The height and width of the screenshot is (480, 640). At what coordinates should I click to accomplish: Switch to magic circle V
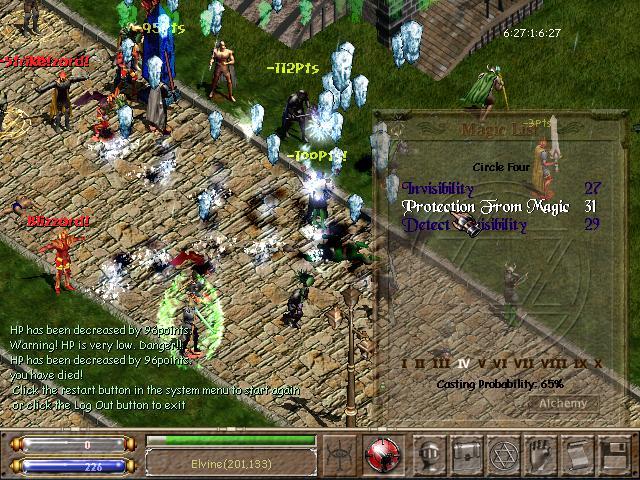tap(481, 364)
